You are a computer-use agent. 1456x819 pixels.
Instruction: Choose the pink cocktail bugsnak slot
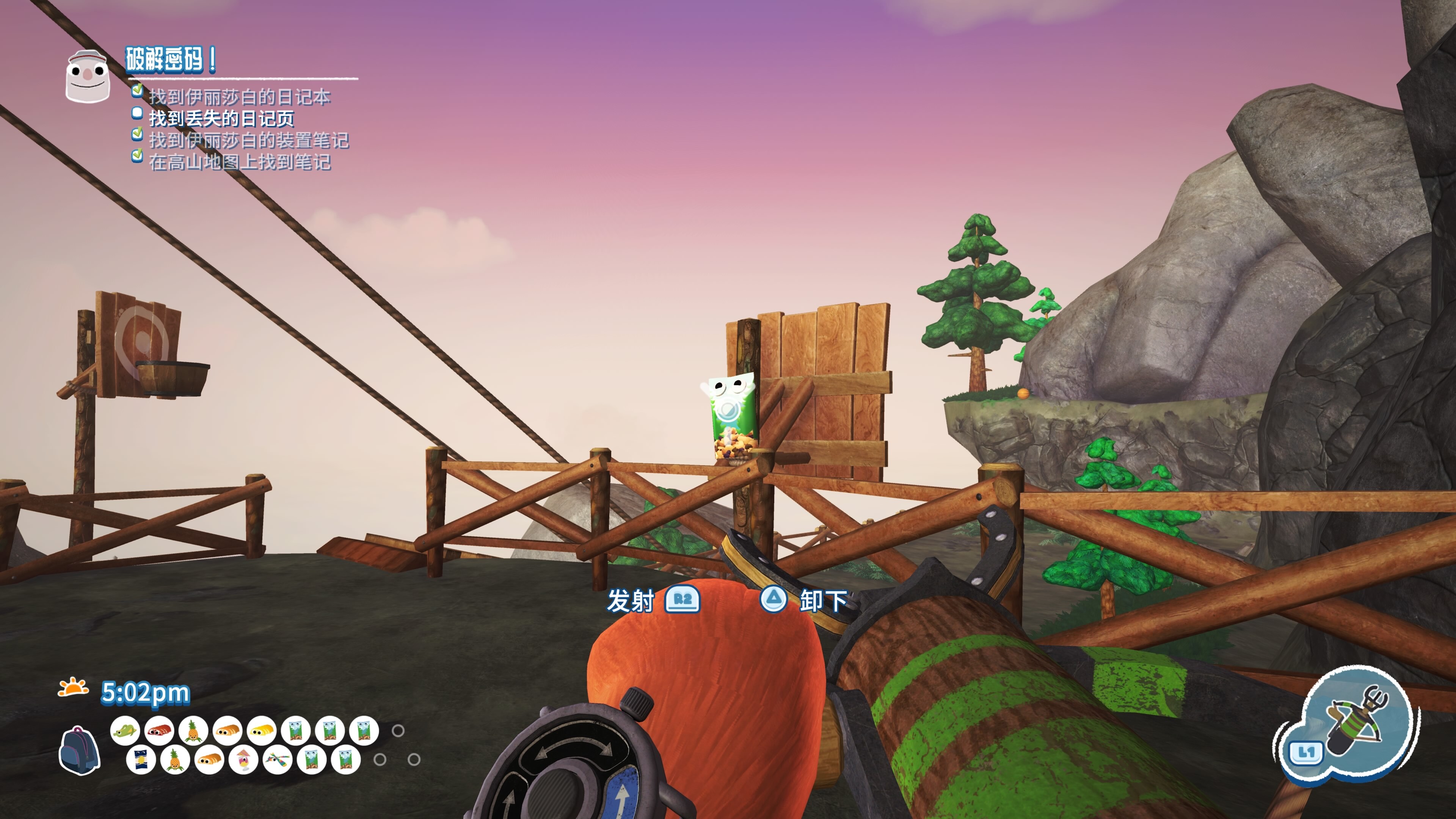pyautogui.click(x=243, y=760)
